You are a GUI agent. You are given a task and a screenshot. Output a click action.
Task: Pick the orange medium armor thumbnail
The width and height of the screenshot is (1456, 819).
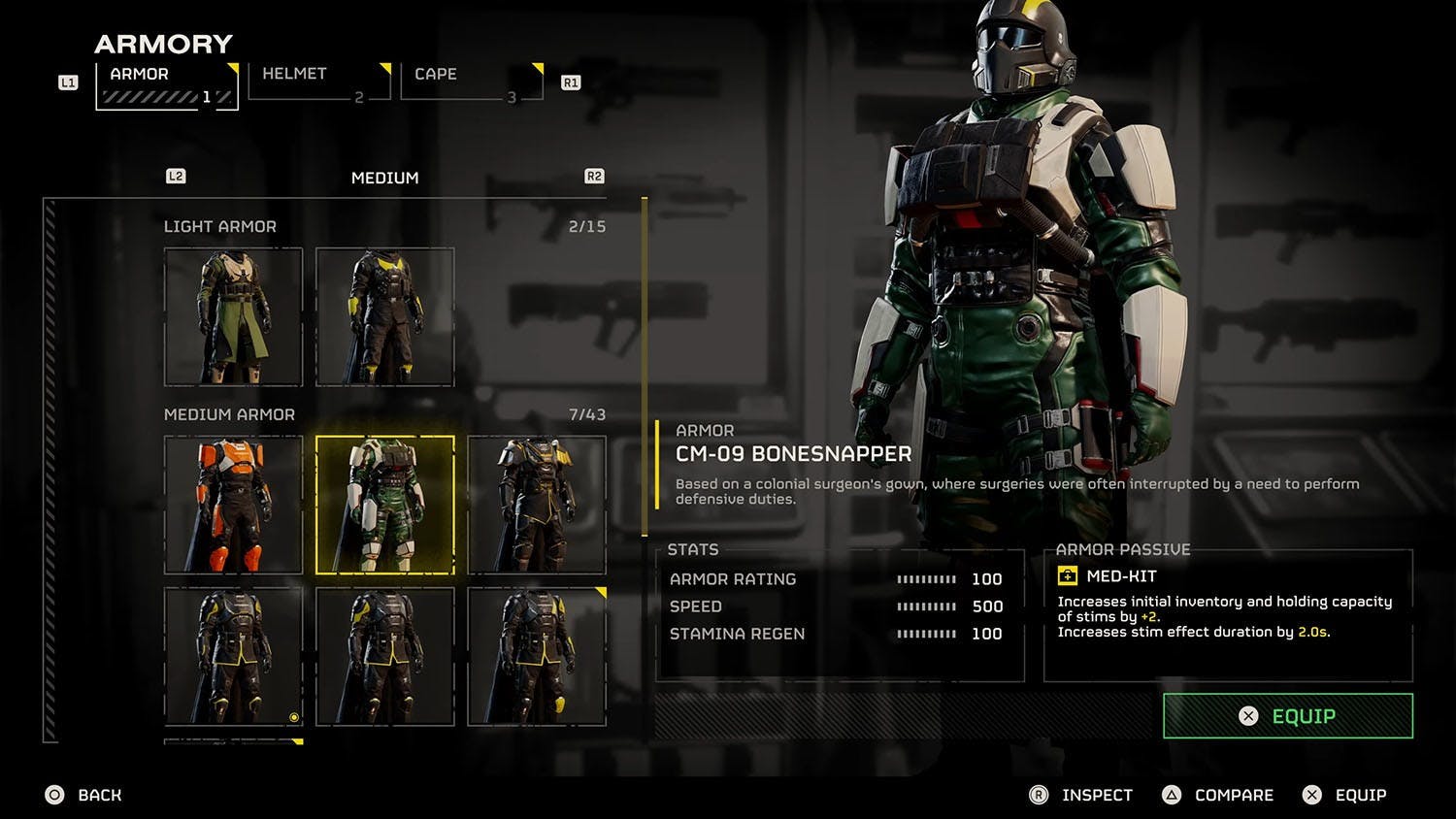[233, 505]
